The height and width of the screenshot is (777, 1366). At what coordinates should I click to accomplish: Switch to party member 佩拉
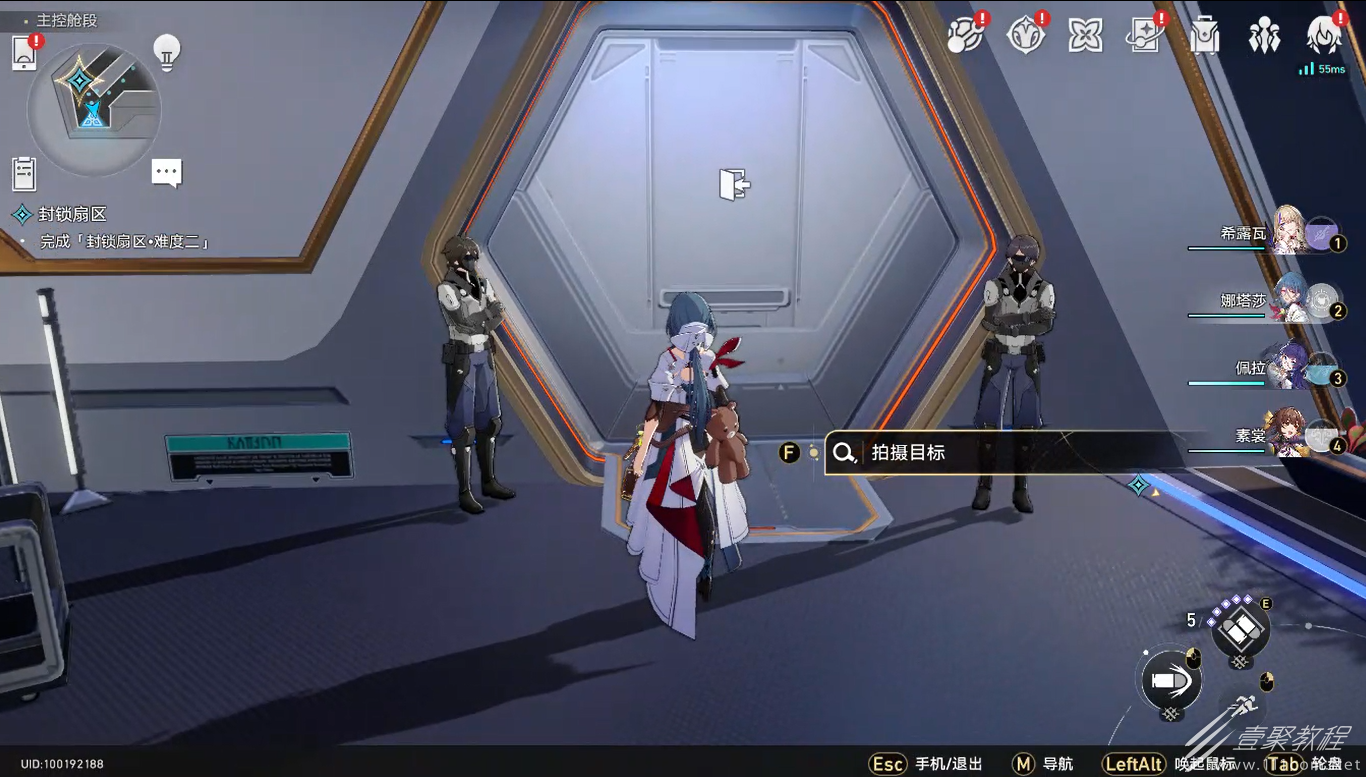point(1290,367)
